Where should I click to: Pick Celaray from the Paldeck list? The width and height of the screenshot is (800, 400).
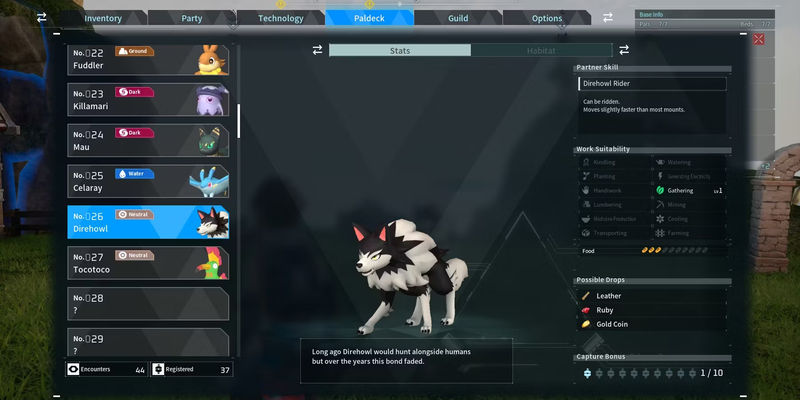coord(148,180)
